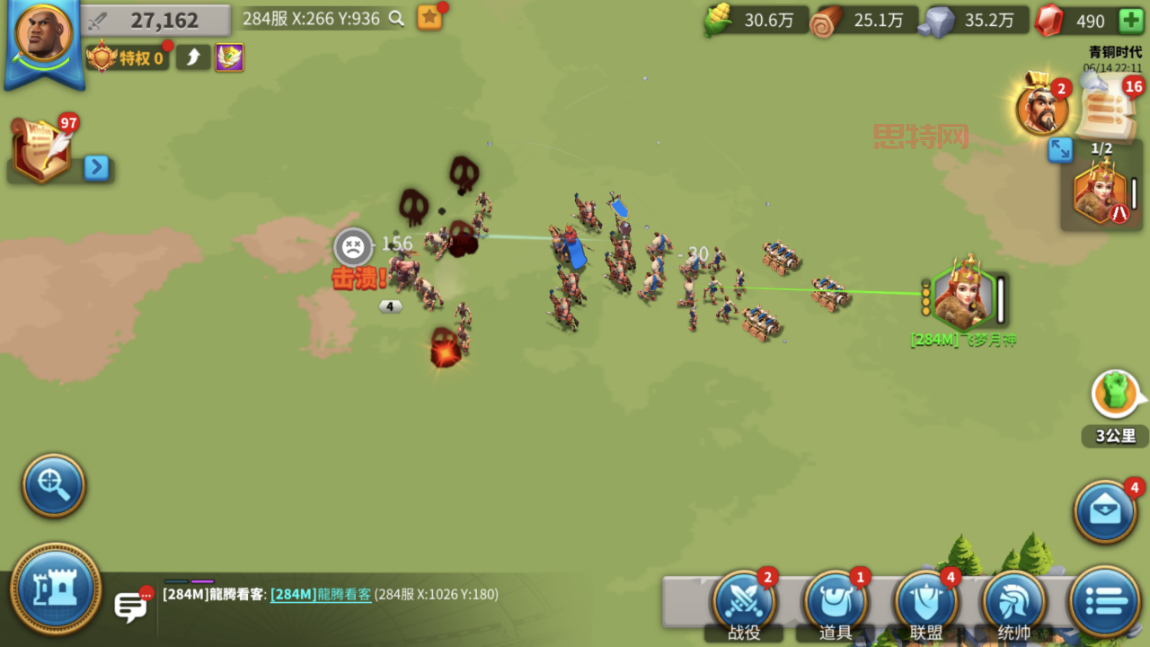The height and width of the screenshot is (647, 1150).
Task: Open the governor profile portrait
Action: point(43,36)
